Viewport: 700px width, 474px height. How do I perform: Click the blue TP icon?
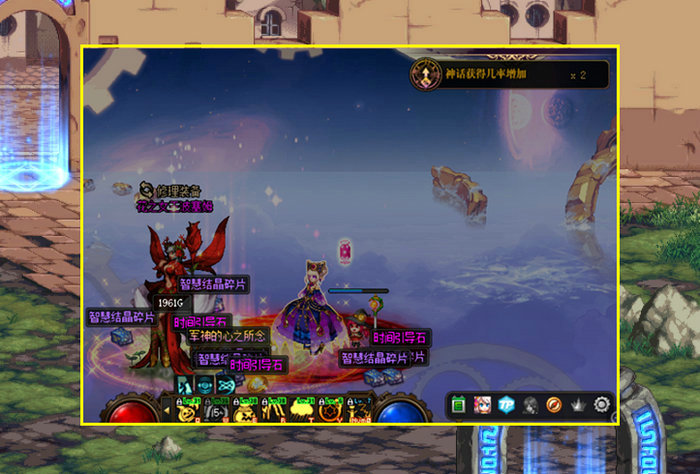pyautogui.click(x=506, y=405)
